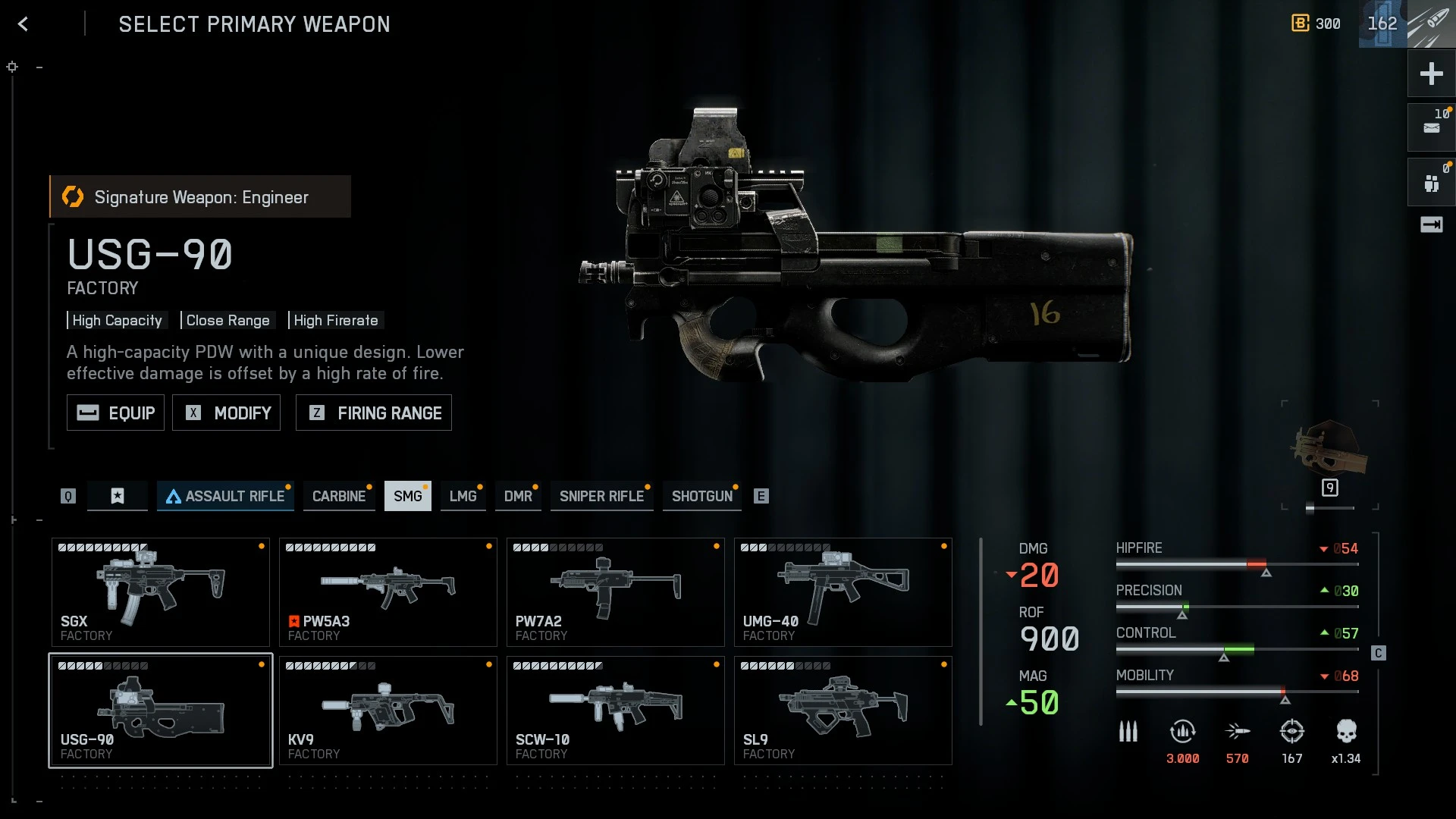Choose the PW5A3 submachine gun
The image size is (1456, 819).
pyautogui.click(x=388, y=592)
